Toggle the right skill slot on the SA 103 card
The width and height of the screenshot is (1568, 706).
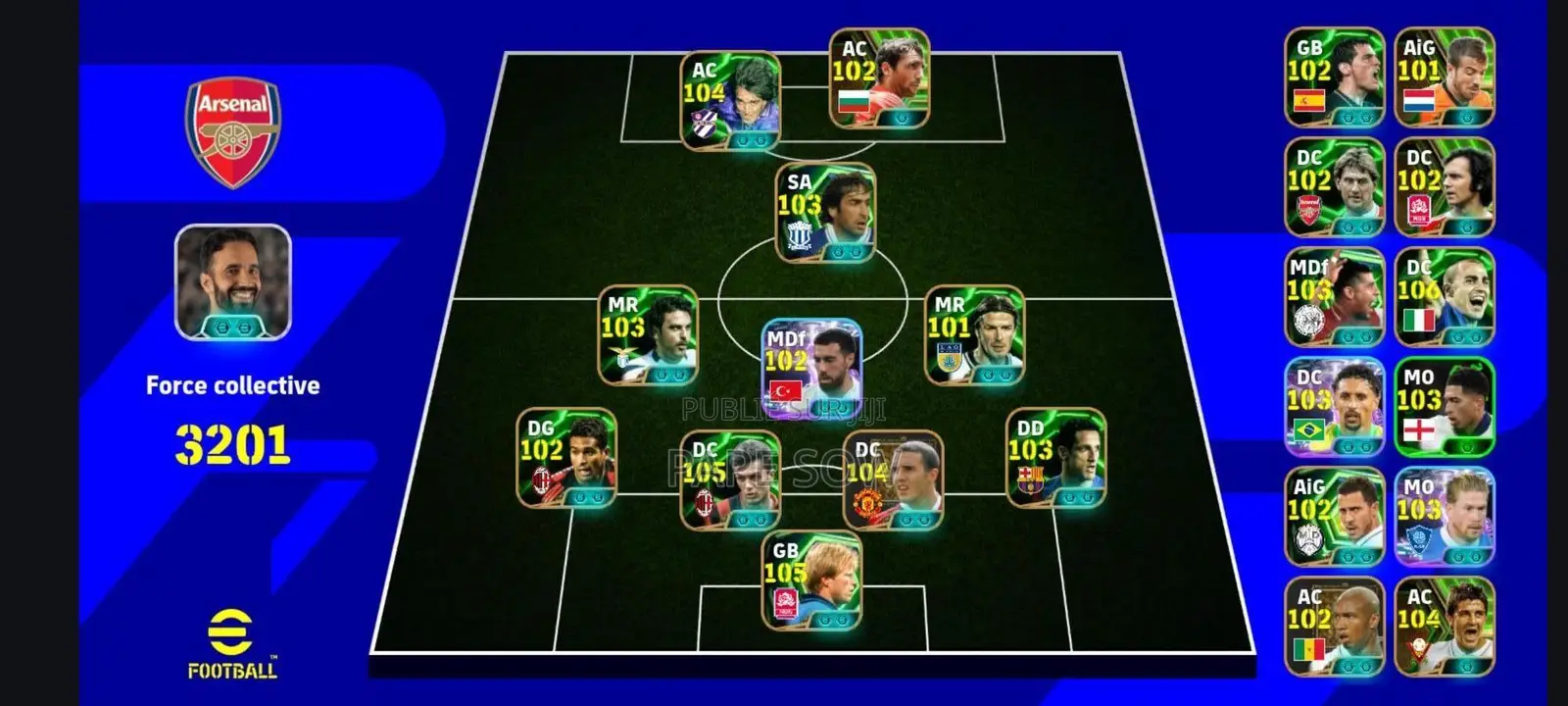click(857, 252)
